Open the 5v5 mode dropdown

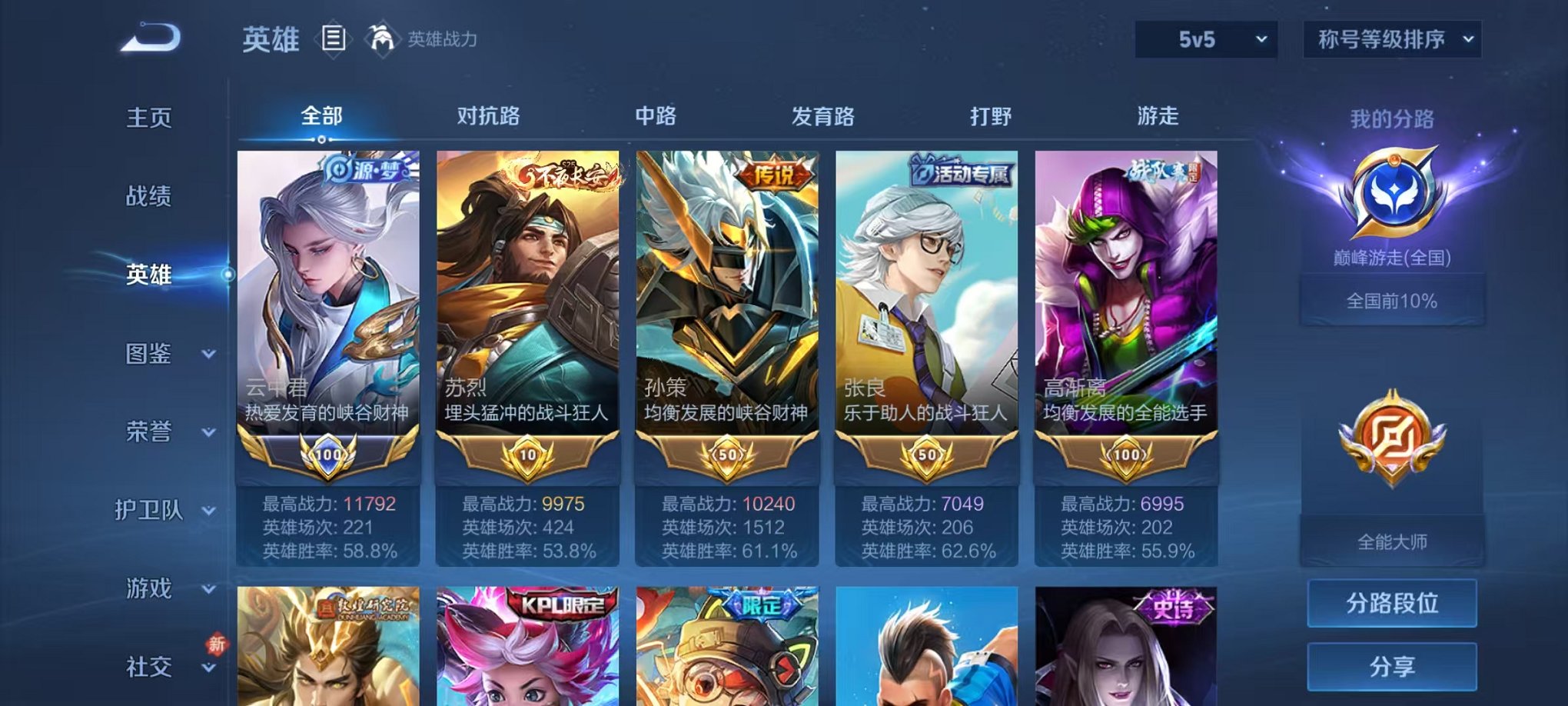pyautogui.click(x=1204, y=38)
